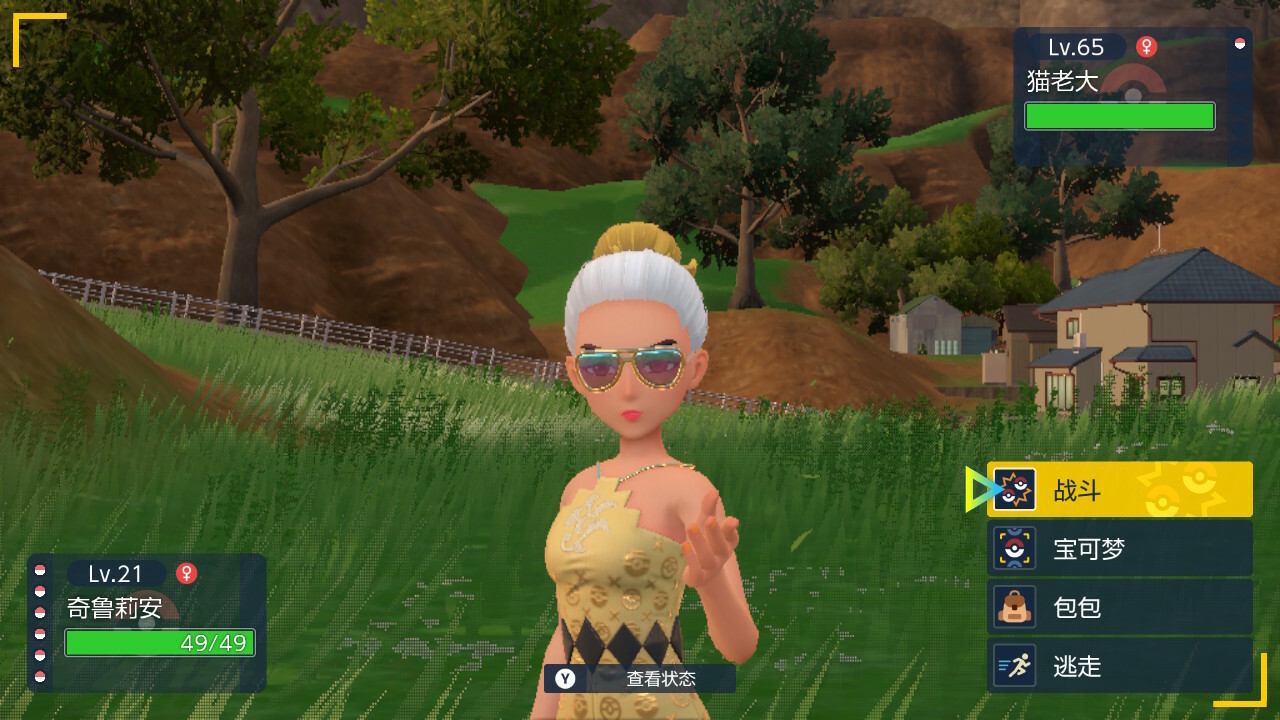Click the 查看状态 status button
1280x720 pixels.
click(640, 679)
